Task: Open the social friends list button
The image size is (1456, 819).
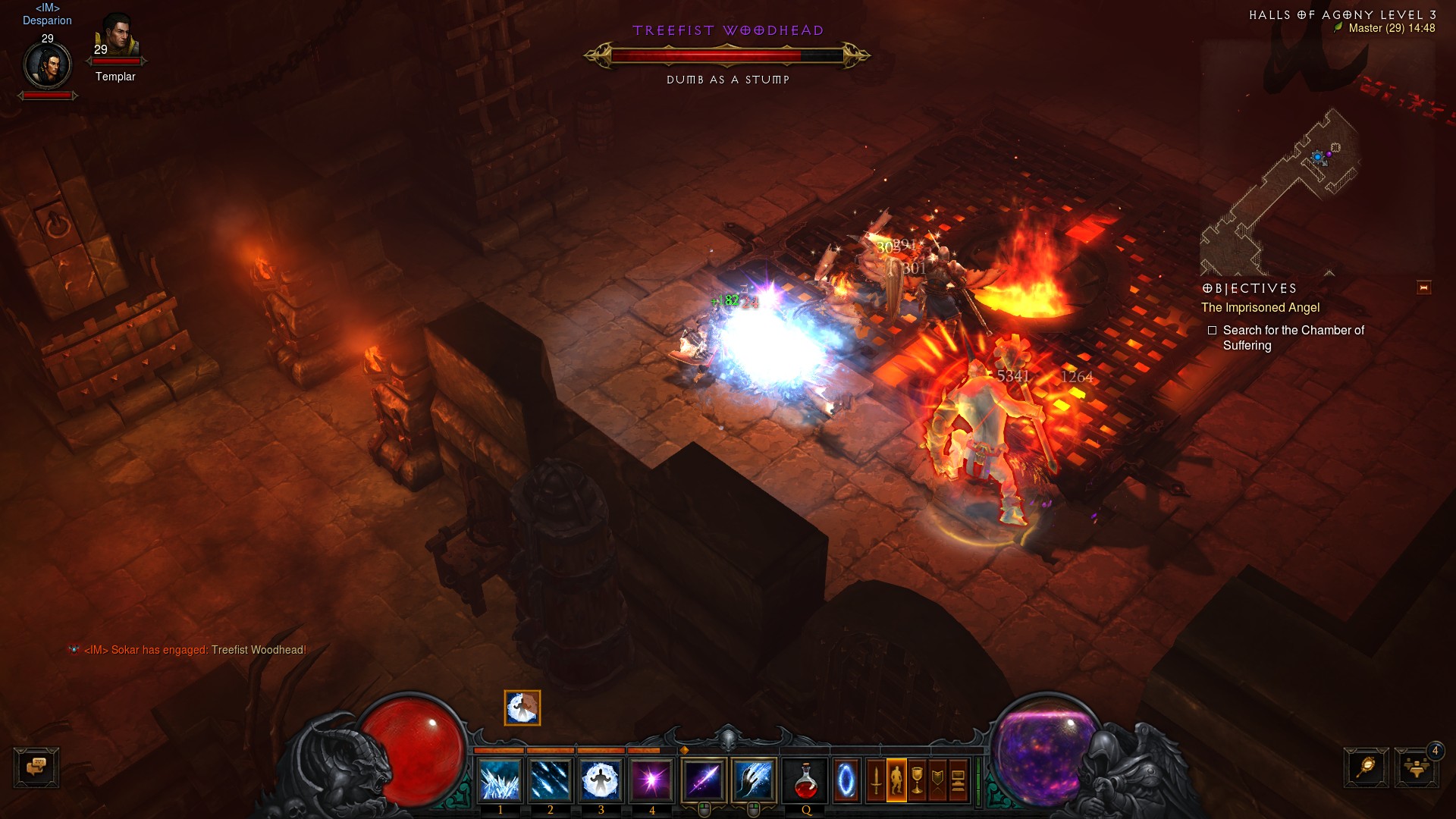Action: pyautogui.click(x=1415, y=768)
